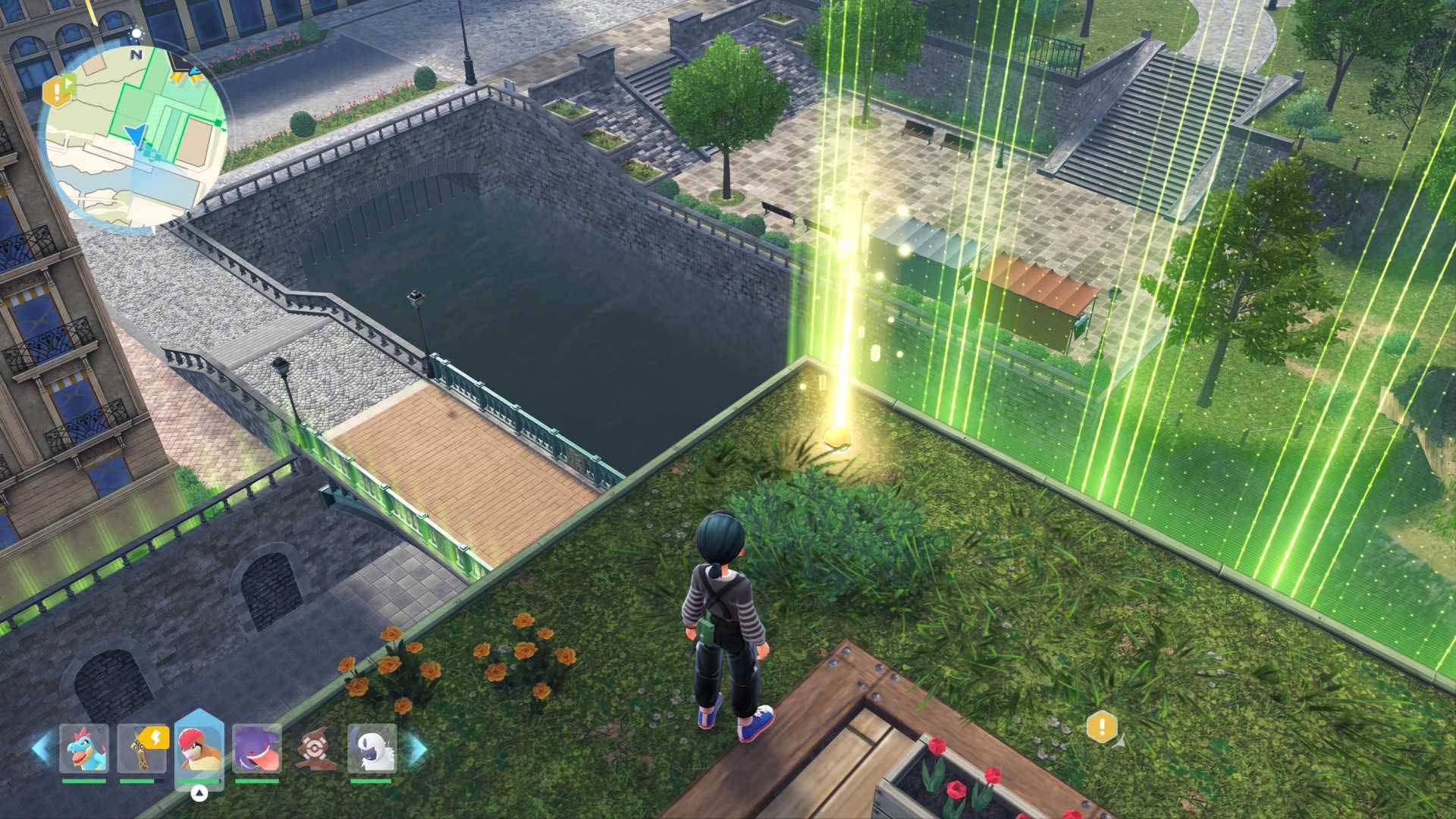This screenshot has width=1456, height=819.
Task: Select the brown Pokémon in the fifth slot
Action: click(x=315, y=747)
